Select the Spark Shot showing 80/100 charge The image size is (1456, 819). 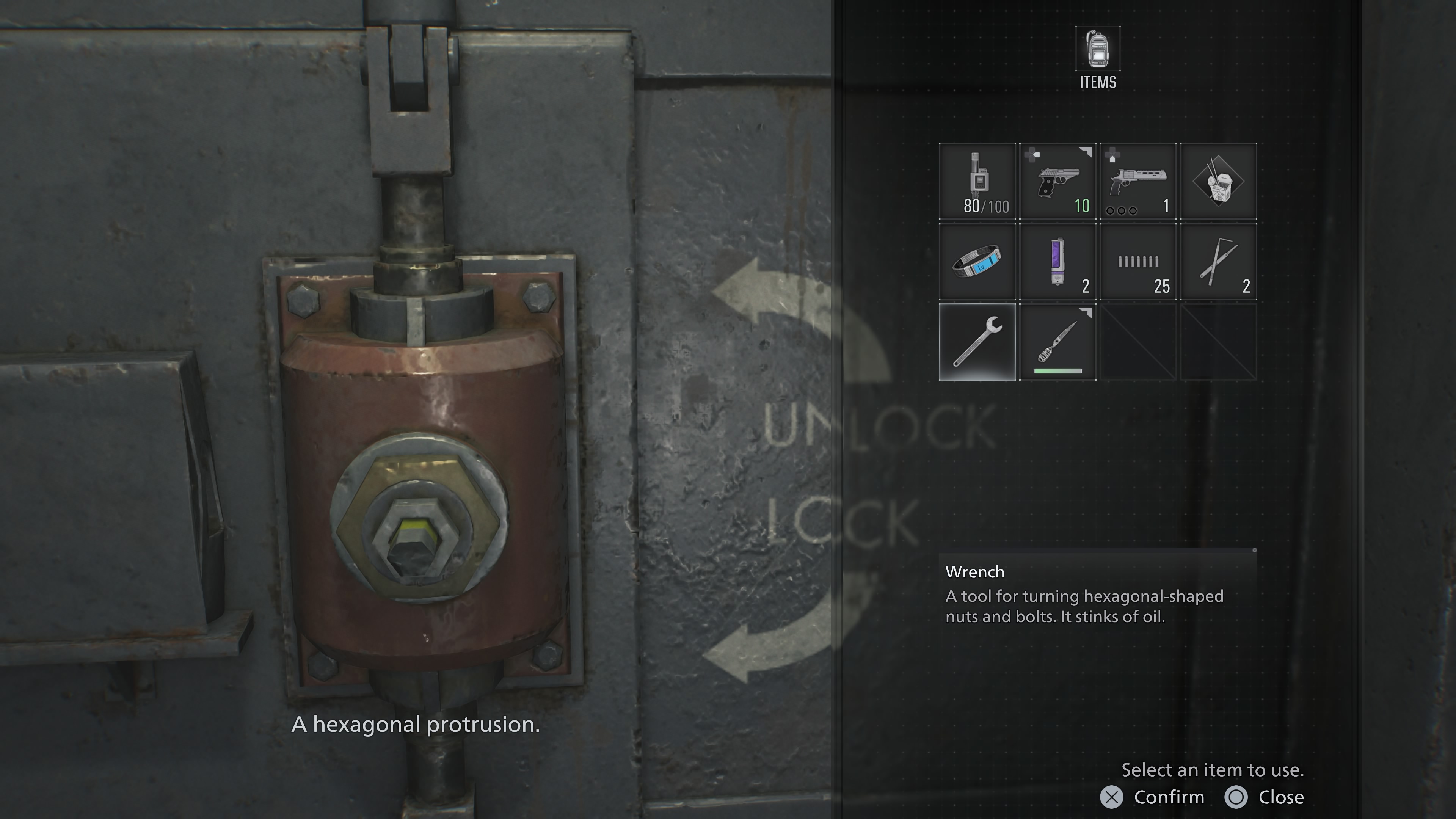pos(977,181)
